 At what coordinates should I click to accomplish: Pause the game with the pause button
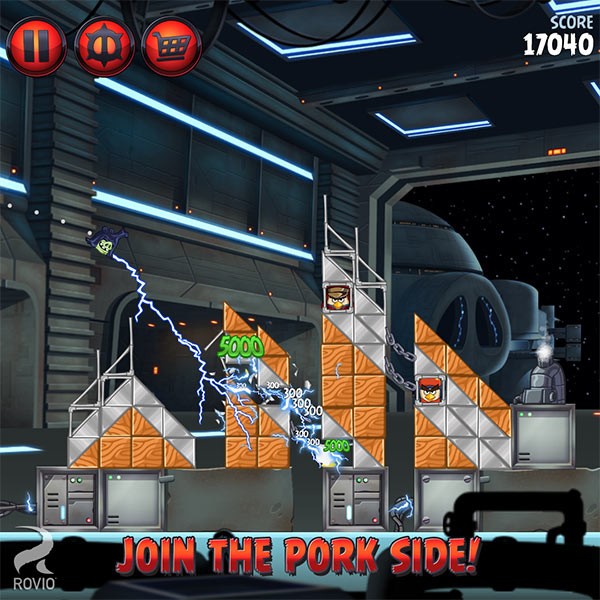[37, 45]
